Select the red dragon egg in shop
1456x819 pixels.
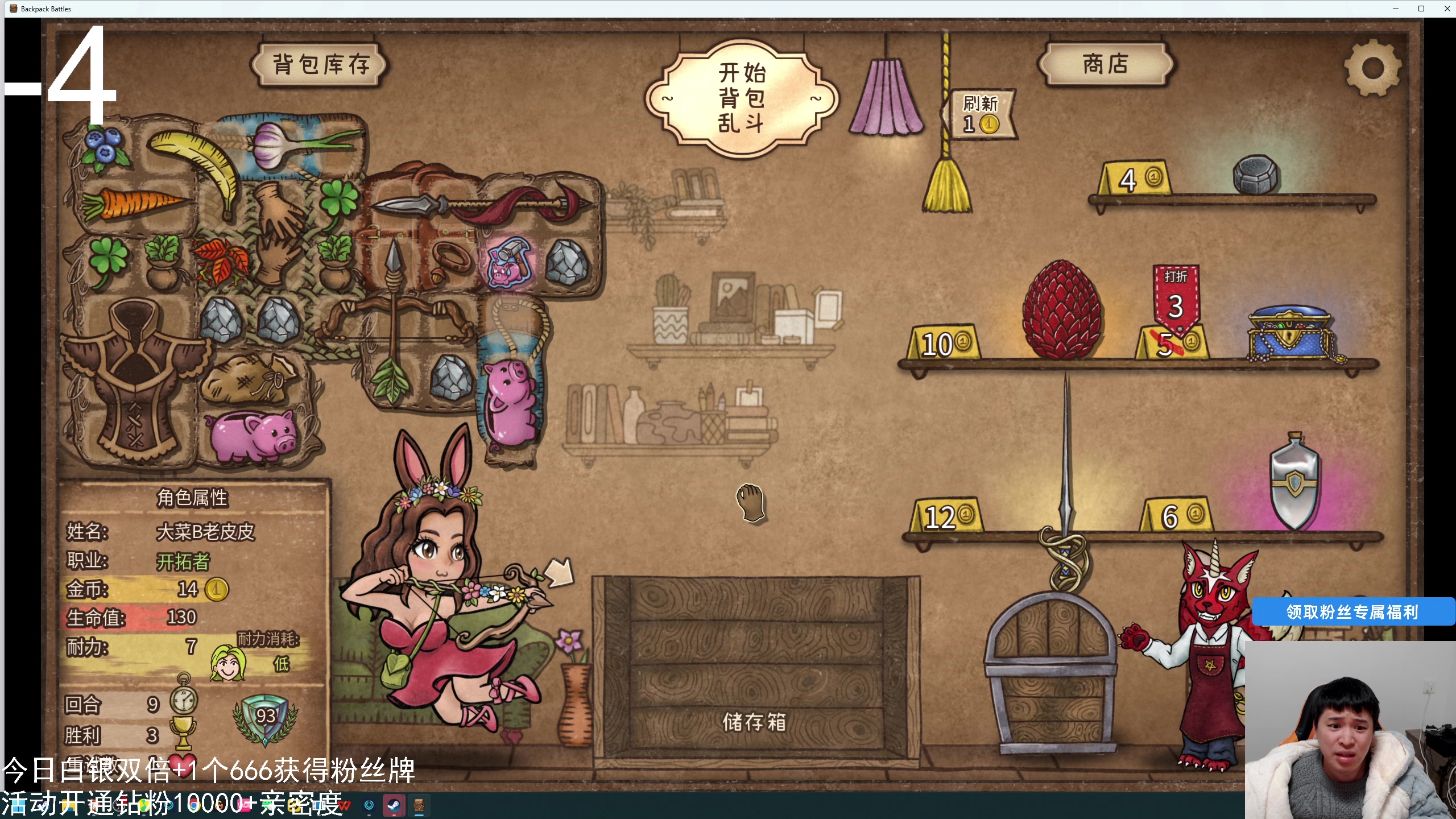click(1060, 310)
